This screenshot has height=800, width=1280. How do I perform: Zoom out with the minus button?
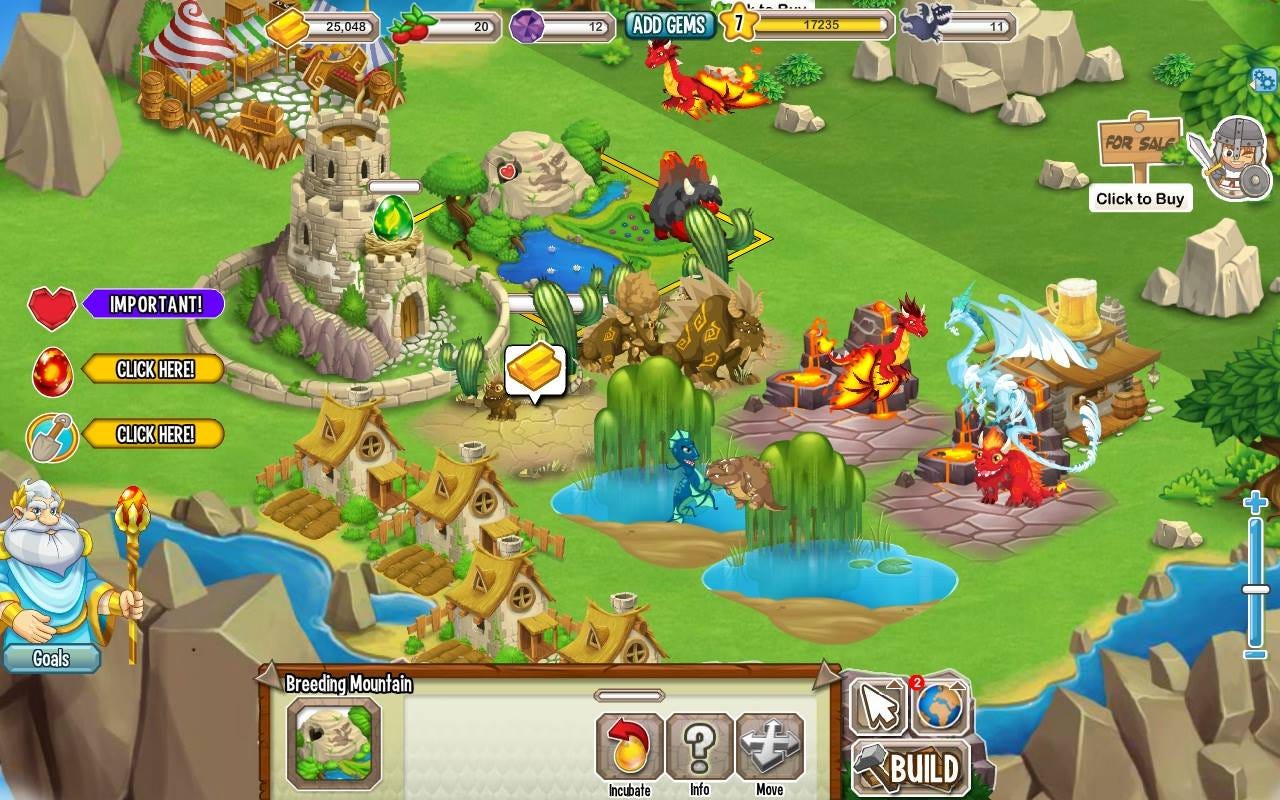[1255, 655]
